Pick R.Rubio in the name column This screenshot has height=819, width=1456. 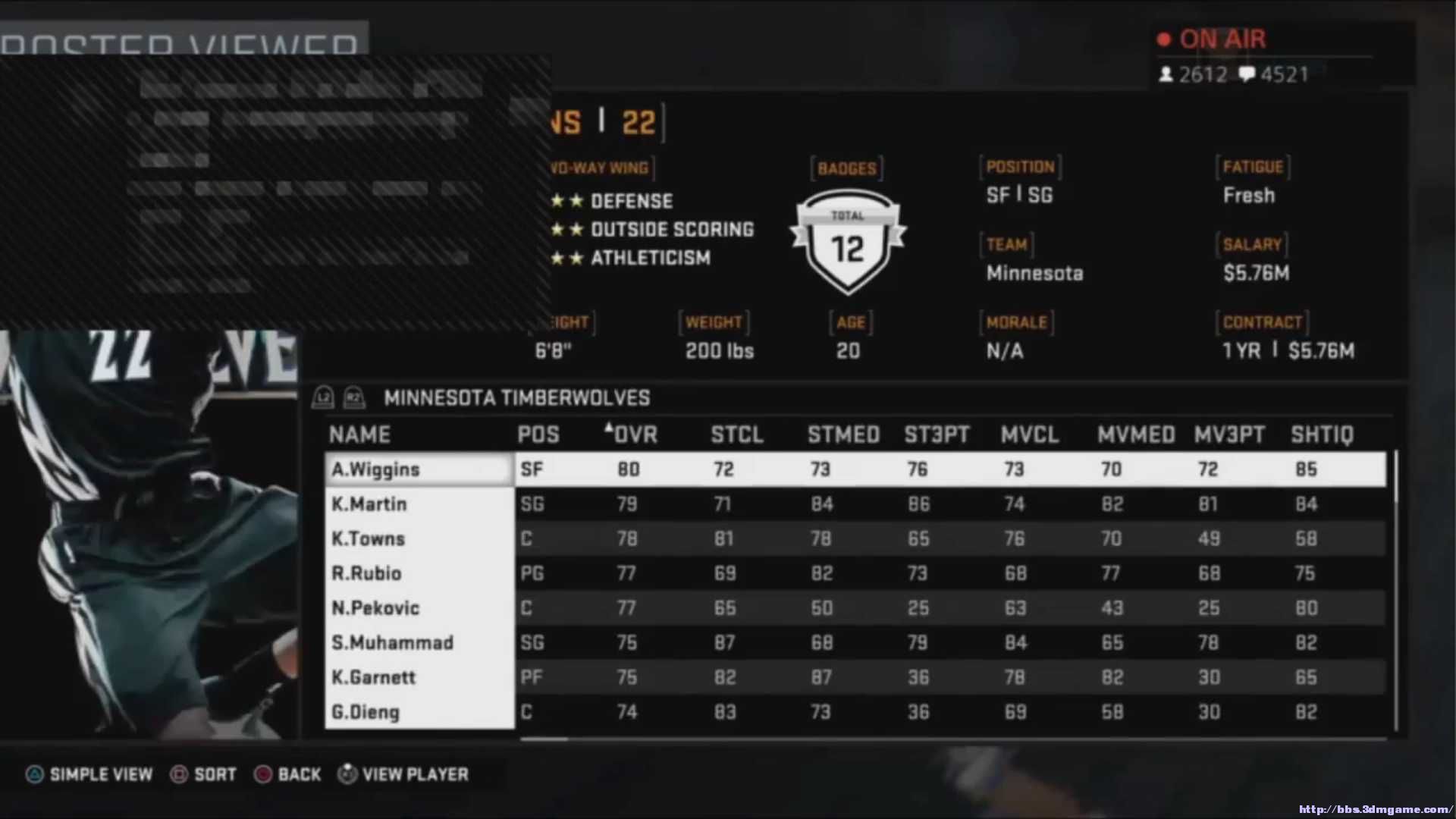366,573
